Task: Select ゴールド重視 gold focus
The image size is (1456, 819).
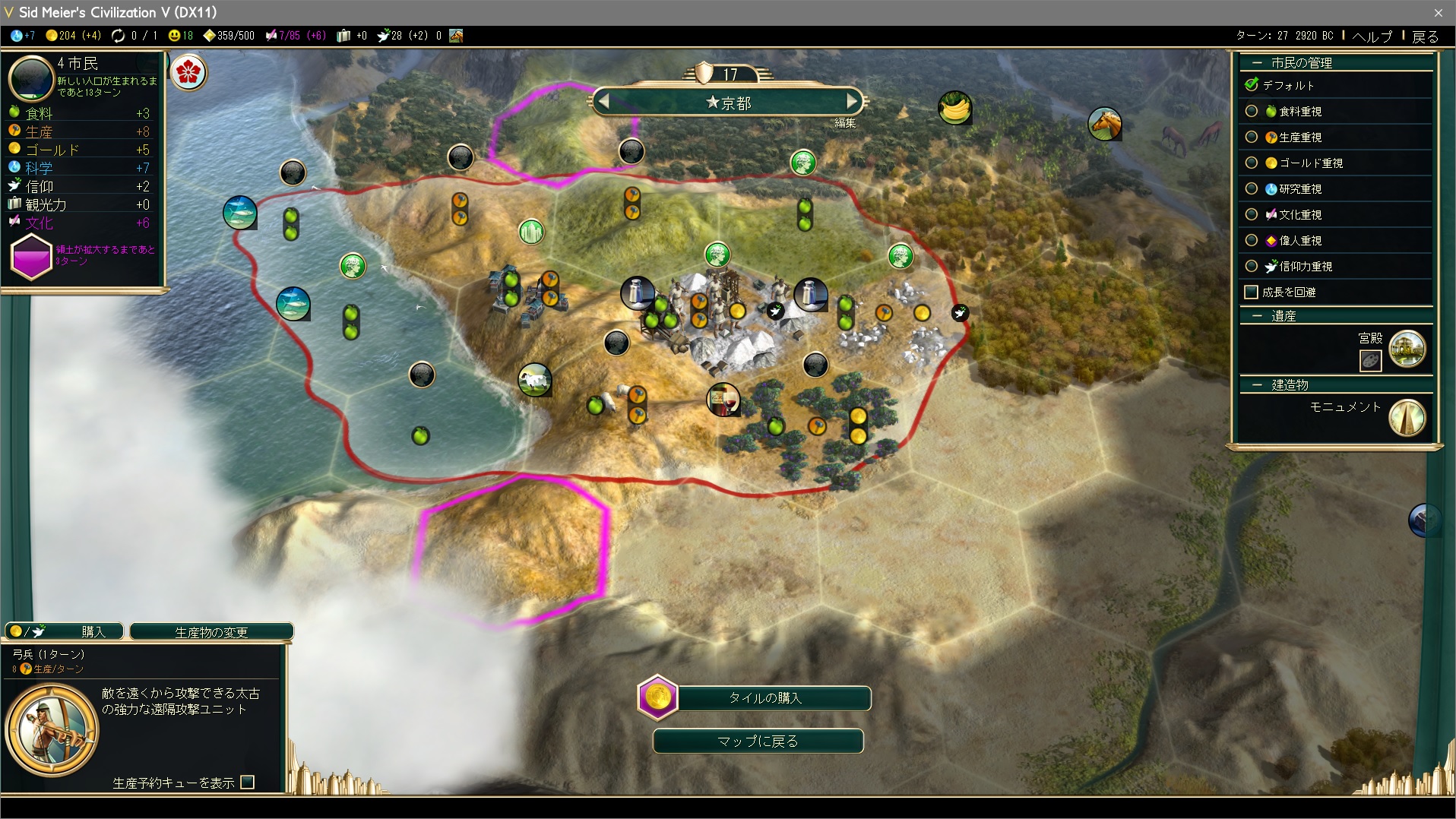Action: point(1252,163)
